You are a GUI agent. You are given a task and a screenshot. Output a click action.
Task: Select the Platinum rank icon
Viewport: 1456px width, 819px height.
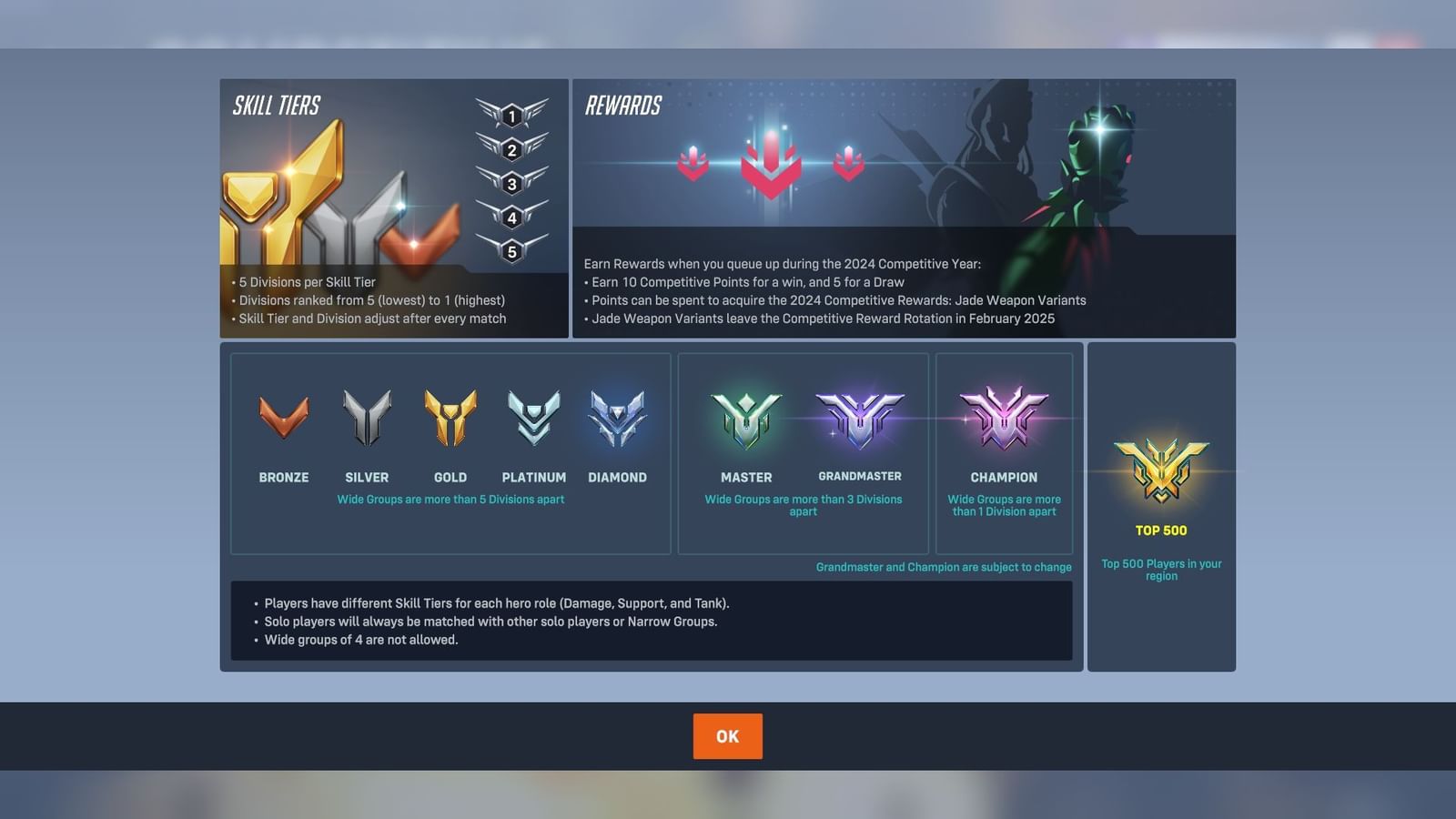[x=534, y=415]
